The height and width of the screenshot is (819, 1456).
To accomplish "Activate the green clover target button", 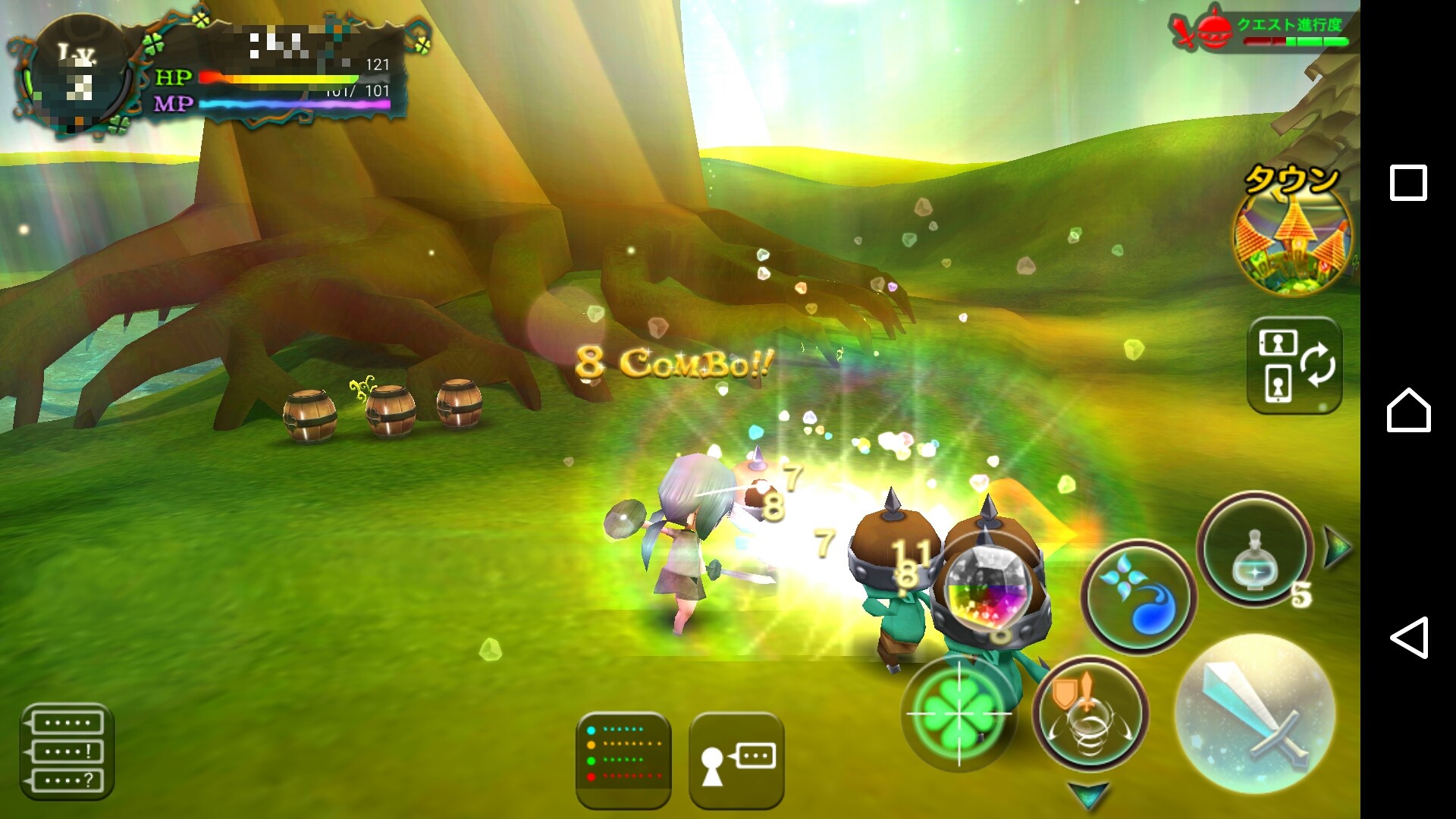I will click(959, 713).
